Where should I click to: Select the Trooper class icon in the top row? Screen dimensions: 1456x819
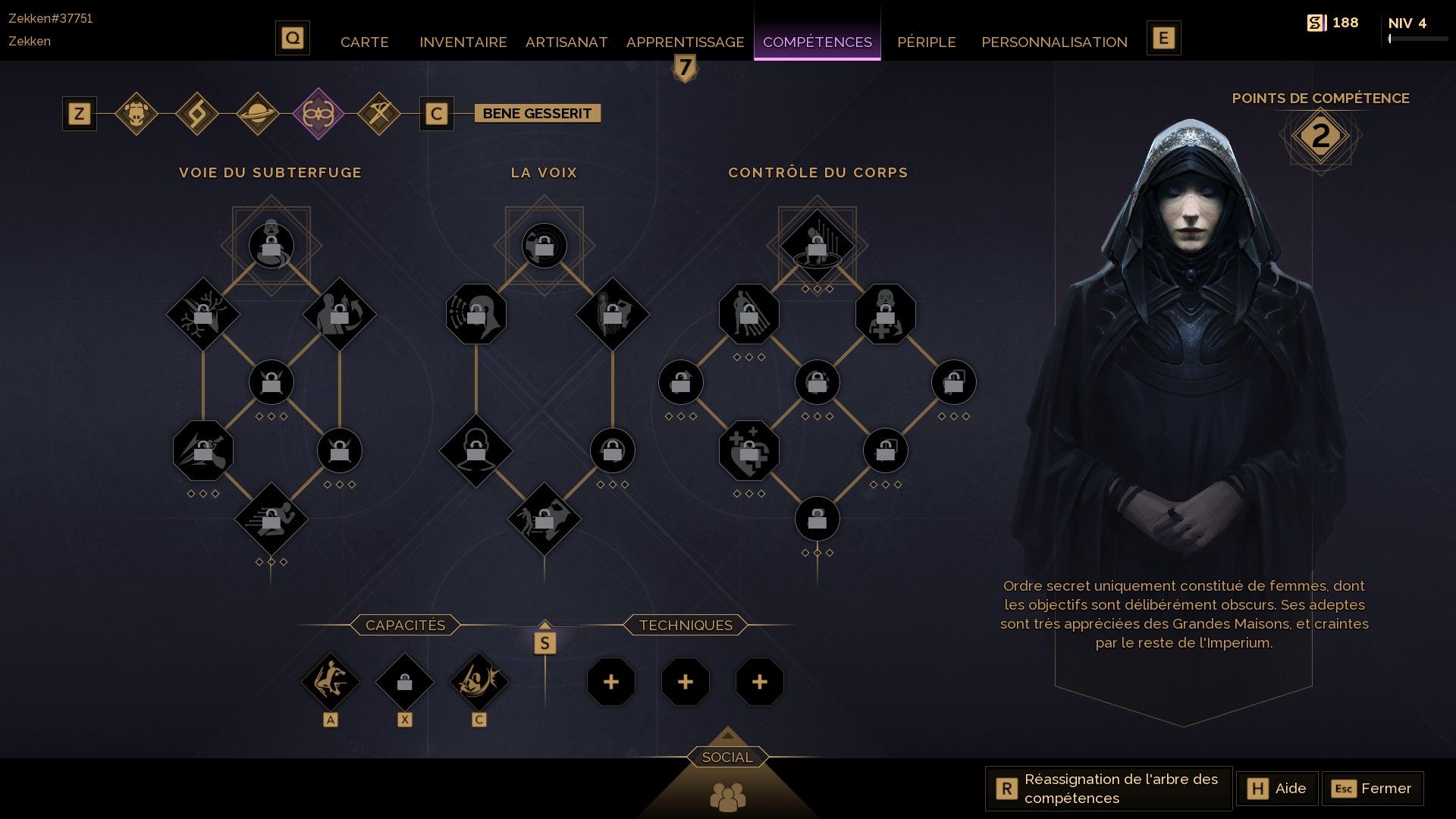pyautogui.click(x=137, y=114)
